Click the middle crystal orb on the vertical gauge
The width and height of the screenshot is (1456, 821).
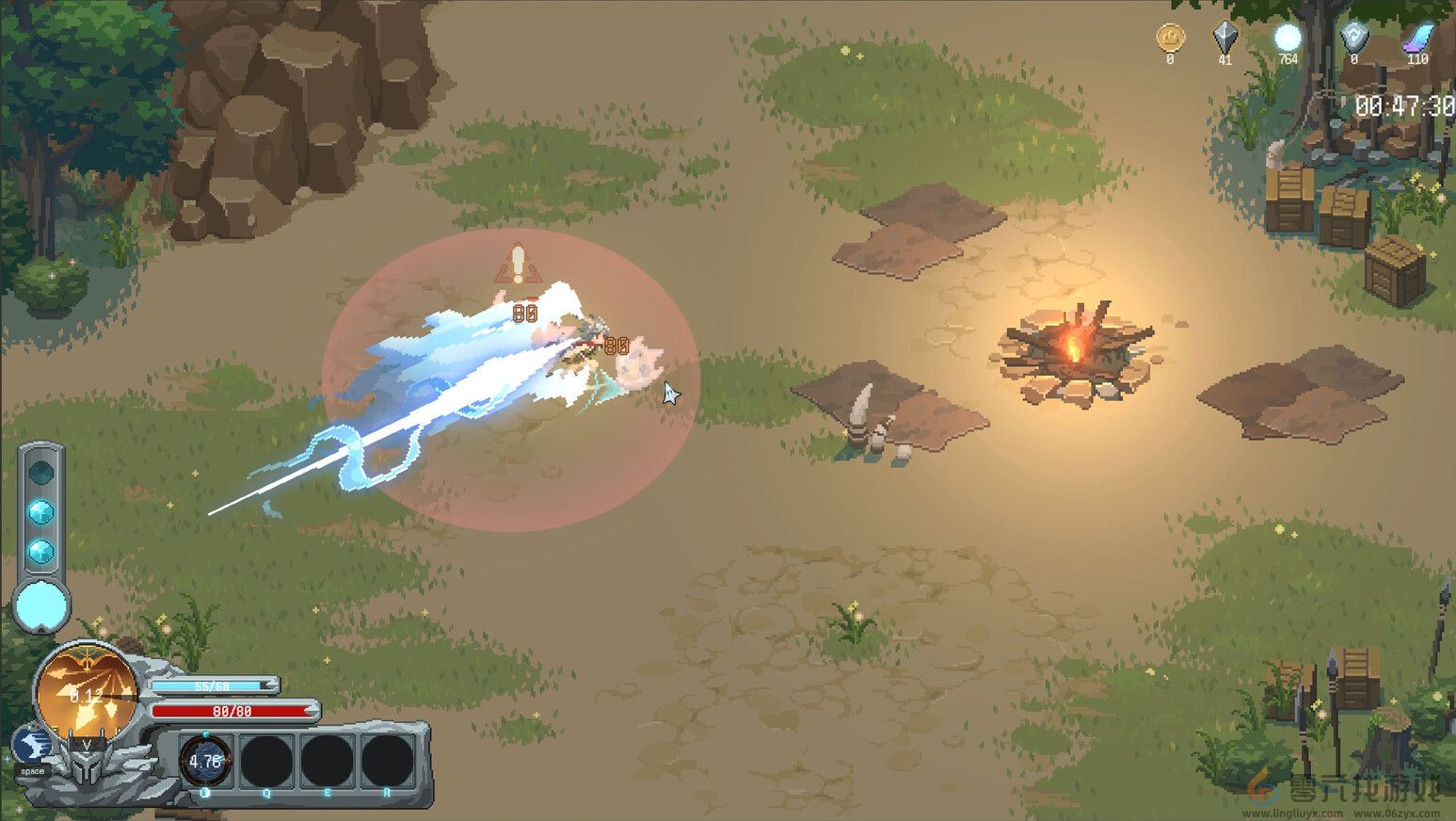[40, 512]
